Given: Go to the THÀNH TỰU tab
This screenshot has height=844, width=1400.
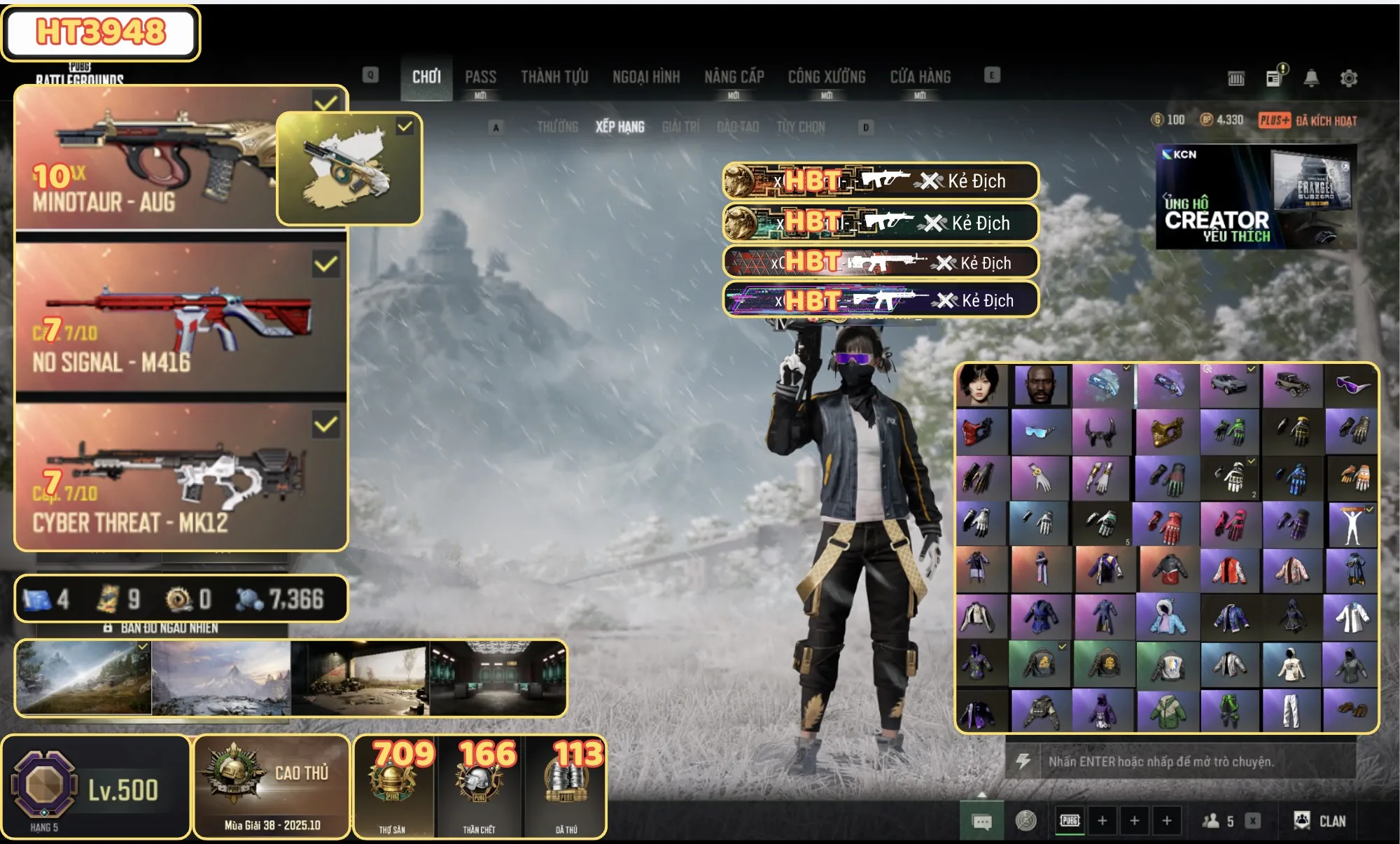Looking at the screenshot, I should [554, 77].
